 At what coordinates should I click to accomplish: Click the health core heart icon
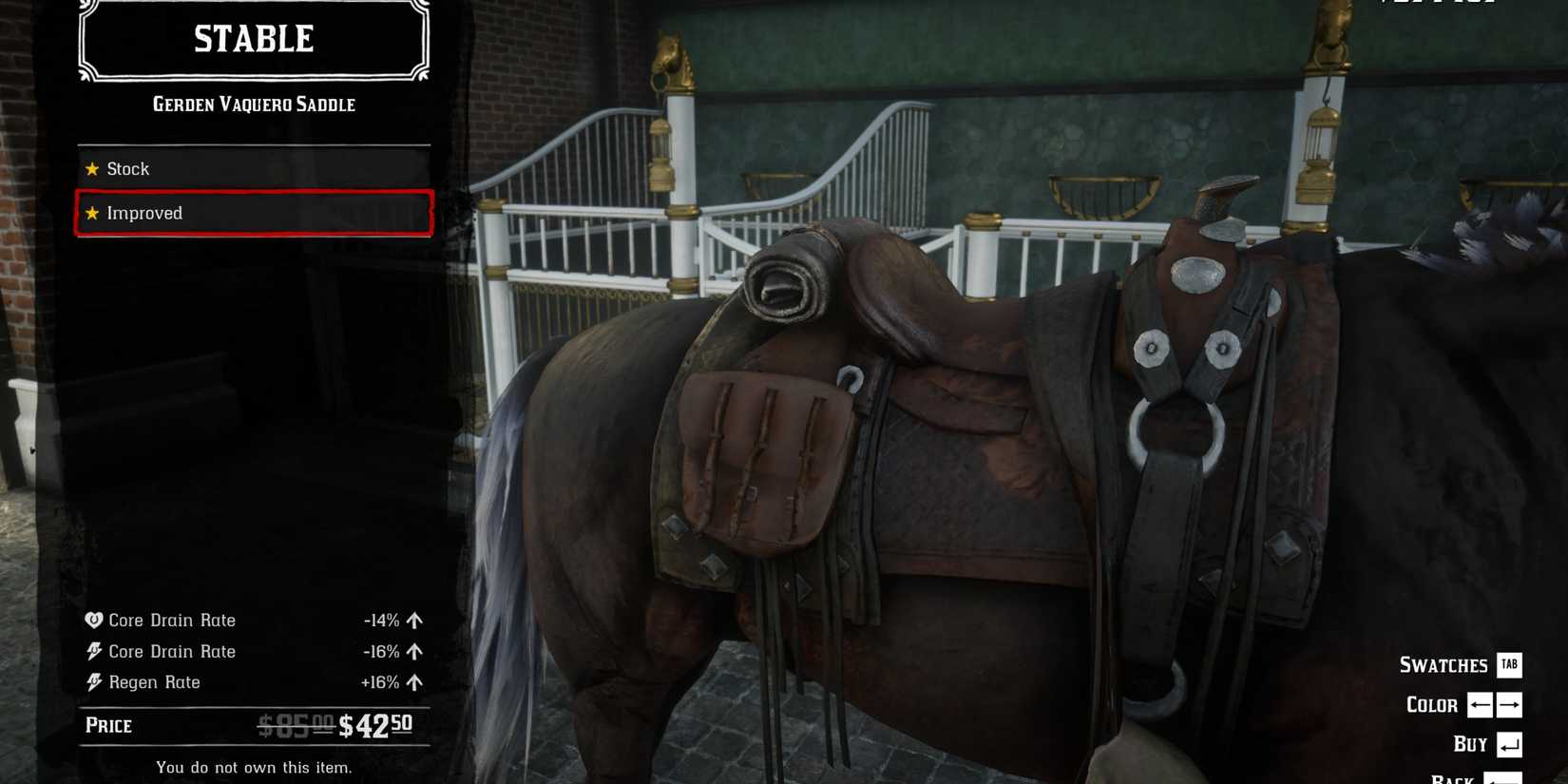coord(92,620)
